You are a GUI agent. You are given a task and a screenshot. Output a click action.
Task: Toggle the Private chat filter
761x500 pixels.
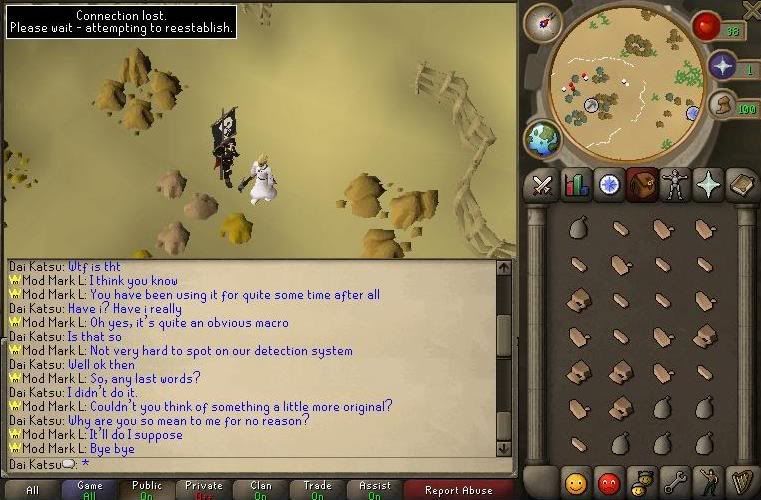pyautogui.click(x=203, y=490)
